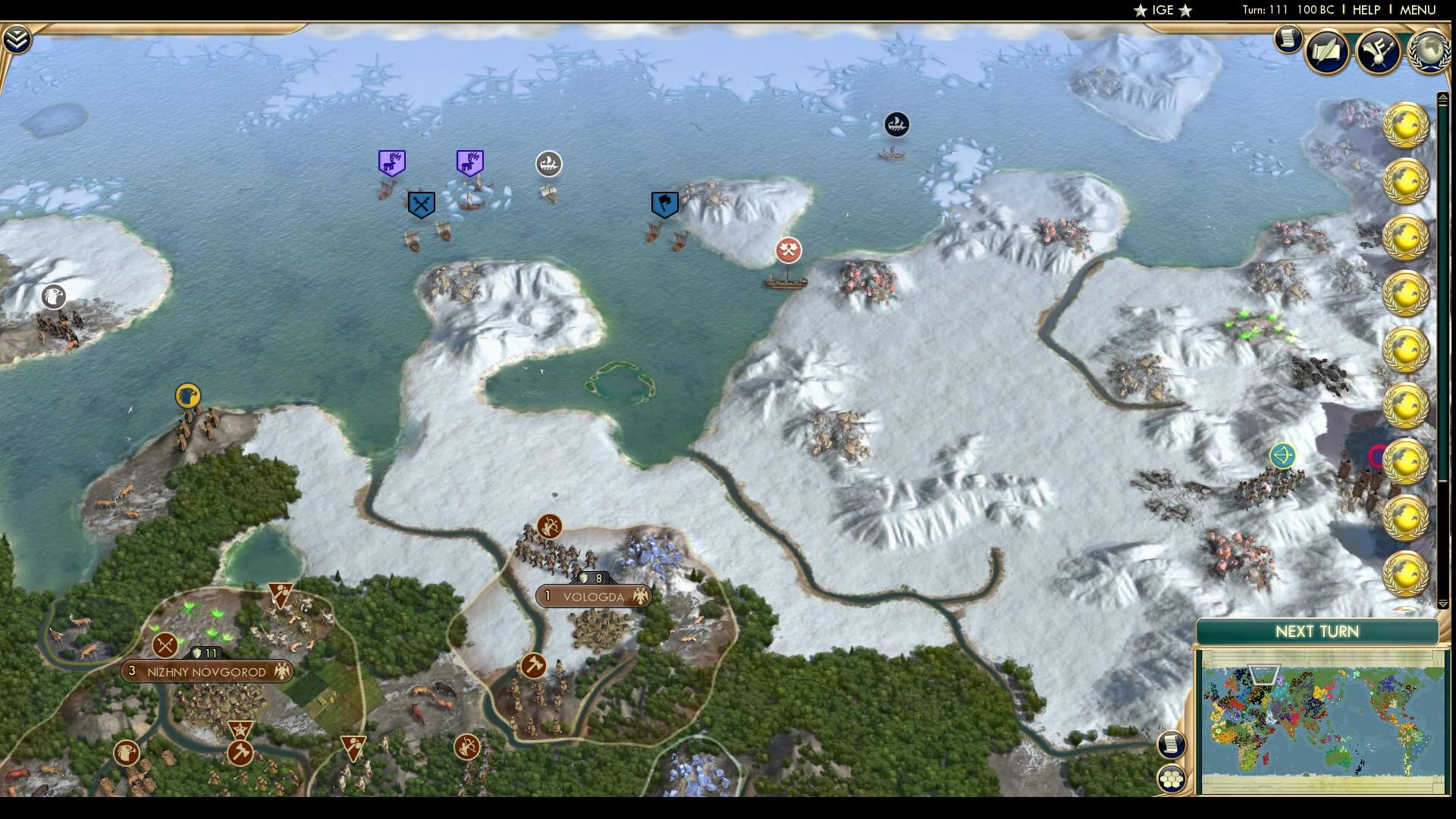Select the blue crossed-swords naval unit flag
Image resolution: width=1456 pixels, height=819 pixels.
[421, 202]
